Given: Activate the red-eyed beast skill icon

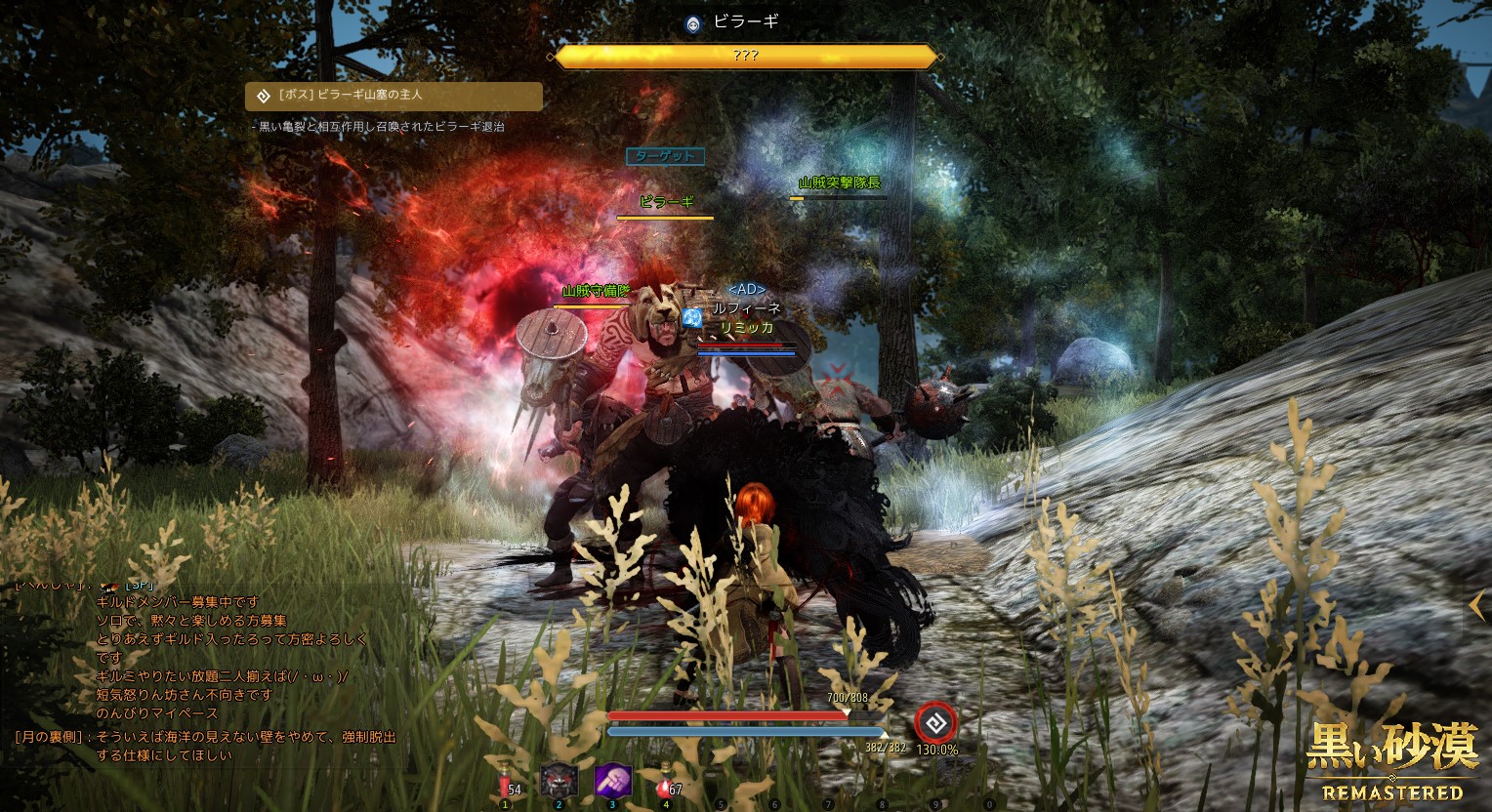Looking at the screenshot, I should pyautogui.click(x=559, y=780).
